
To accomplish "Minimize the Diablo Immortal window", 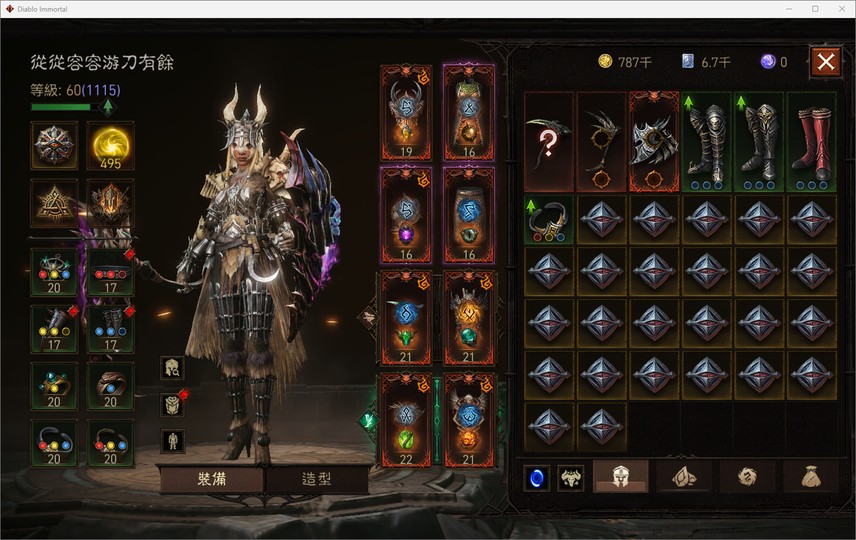I will point(787,9).
